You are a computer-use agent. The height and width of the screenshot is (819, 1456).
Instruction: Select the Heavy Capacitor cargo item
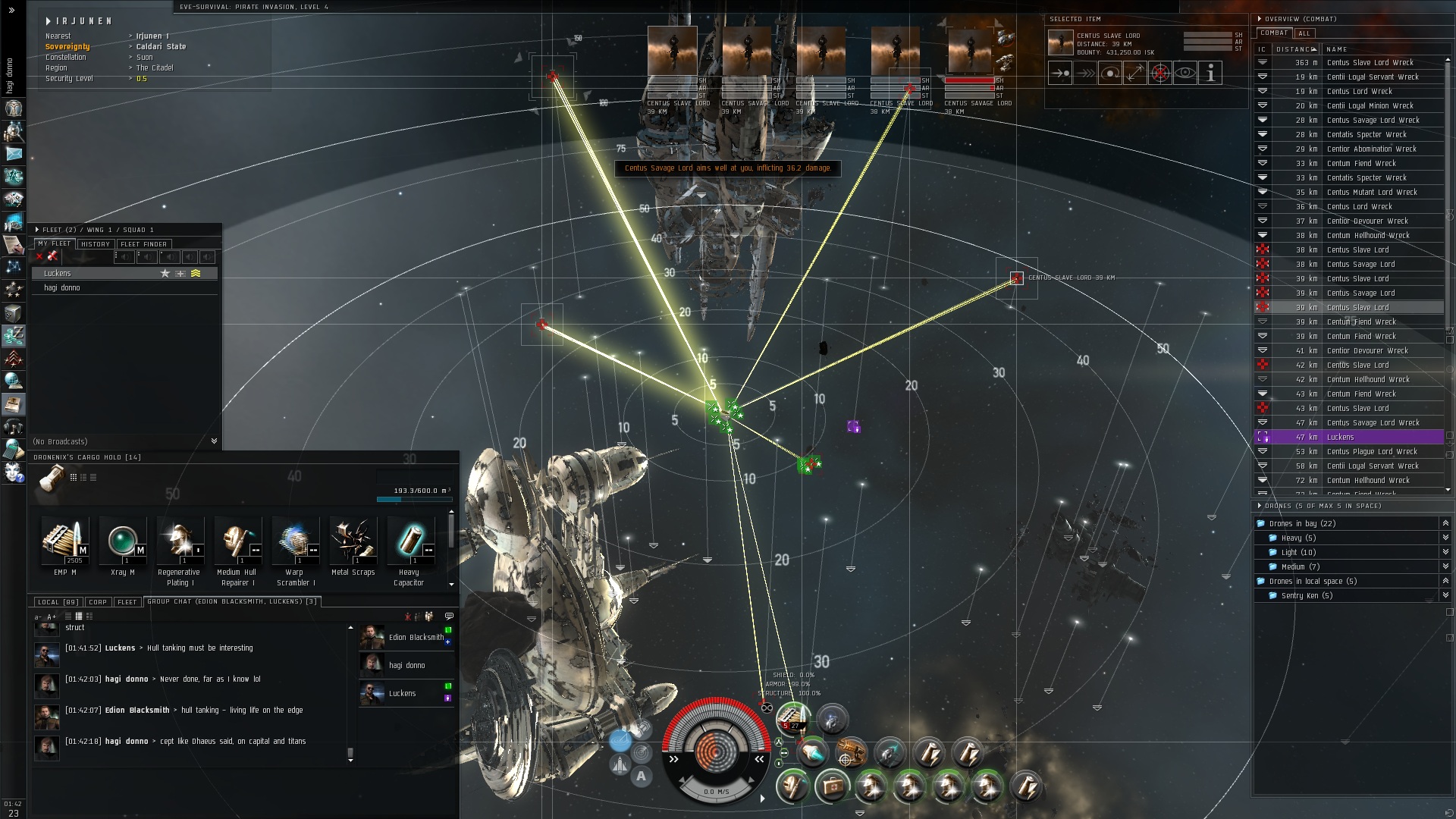point(409,541)
